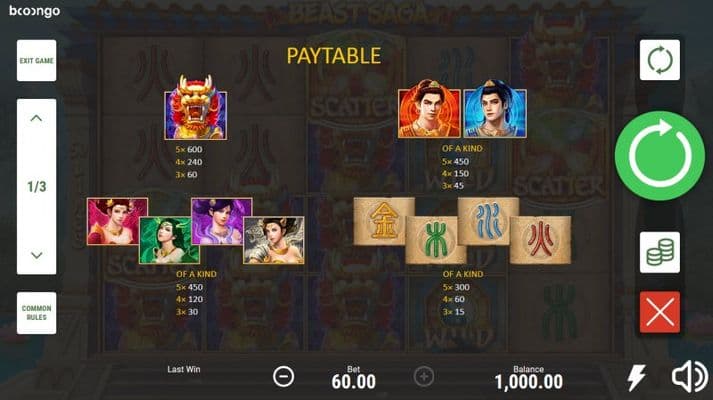713x400 pixels.
Task: Increase the bet with the plus button
Action: (424, 376)
